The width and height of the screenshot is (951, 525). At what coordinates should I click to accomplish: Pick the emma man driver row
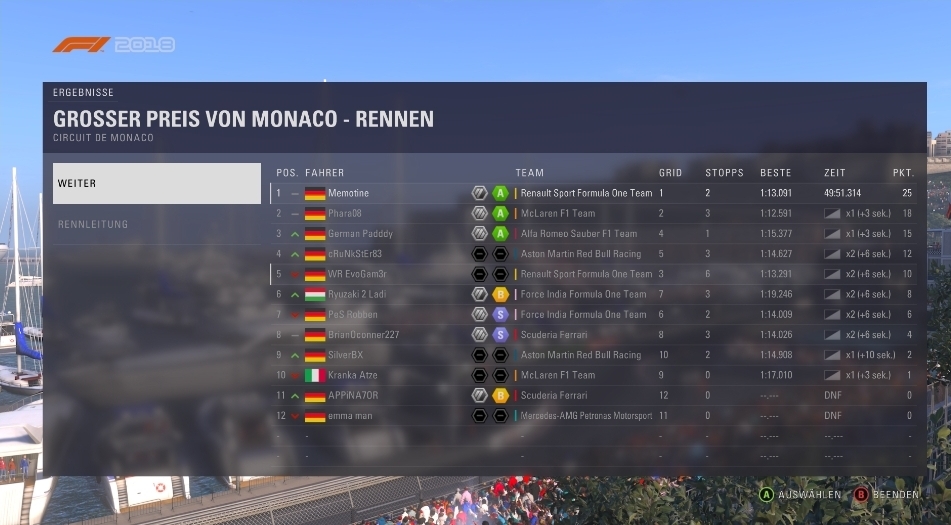[x=594, y=415]
